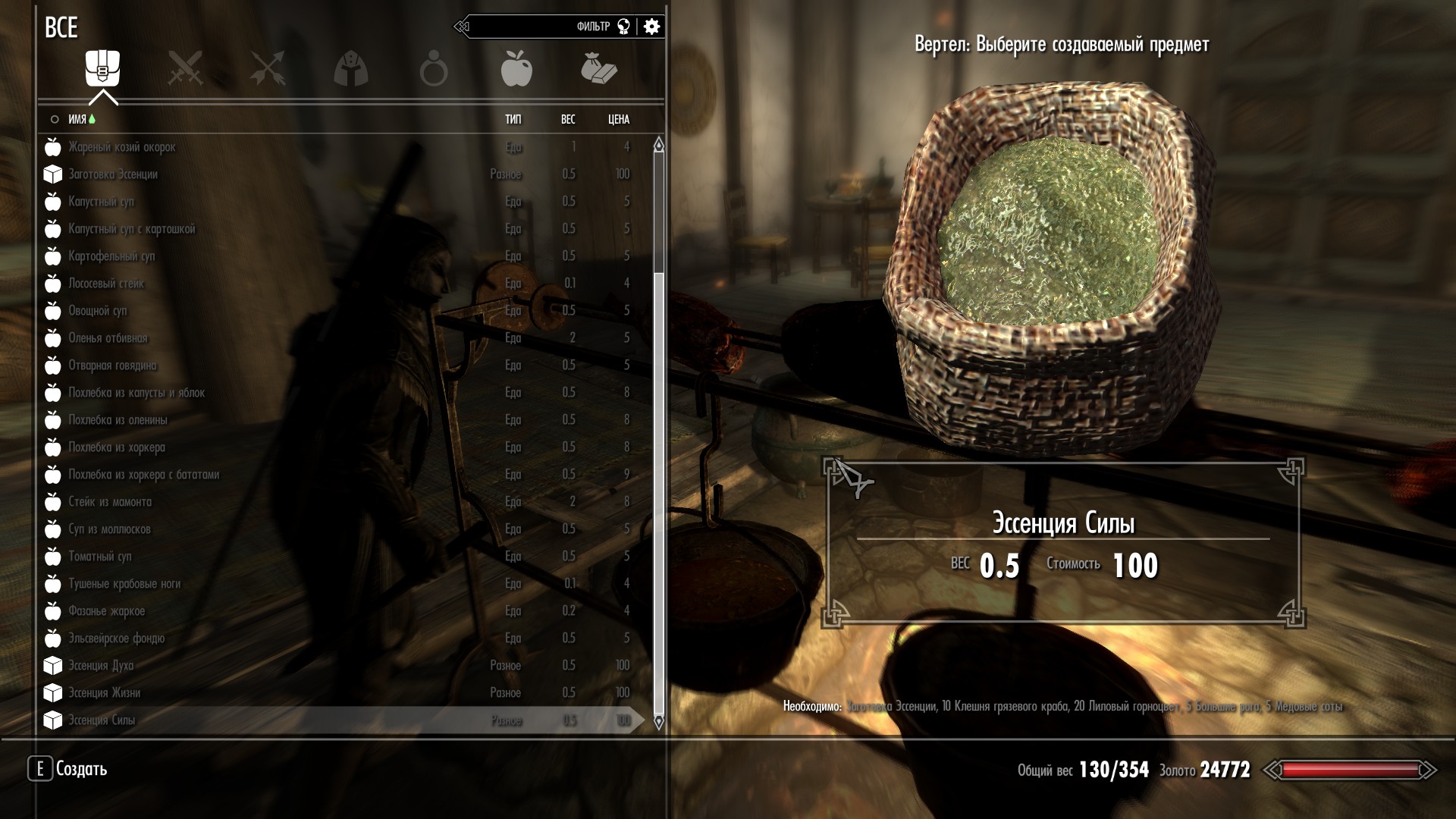Show the jewelry ring category tab
The image size is (1456, 819).
point(434,69)
